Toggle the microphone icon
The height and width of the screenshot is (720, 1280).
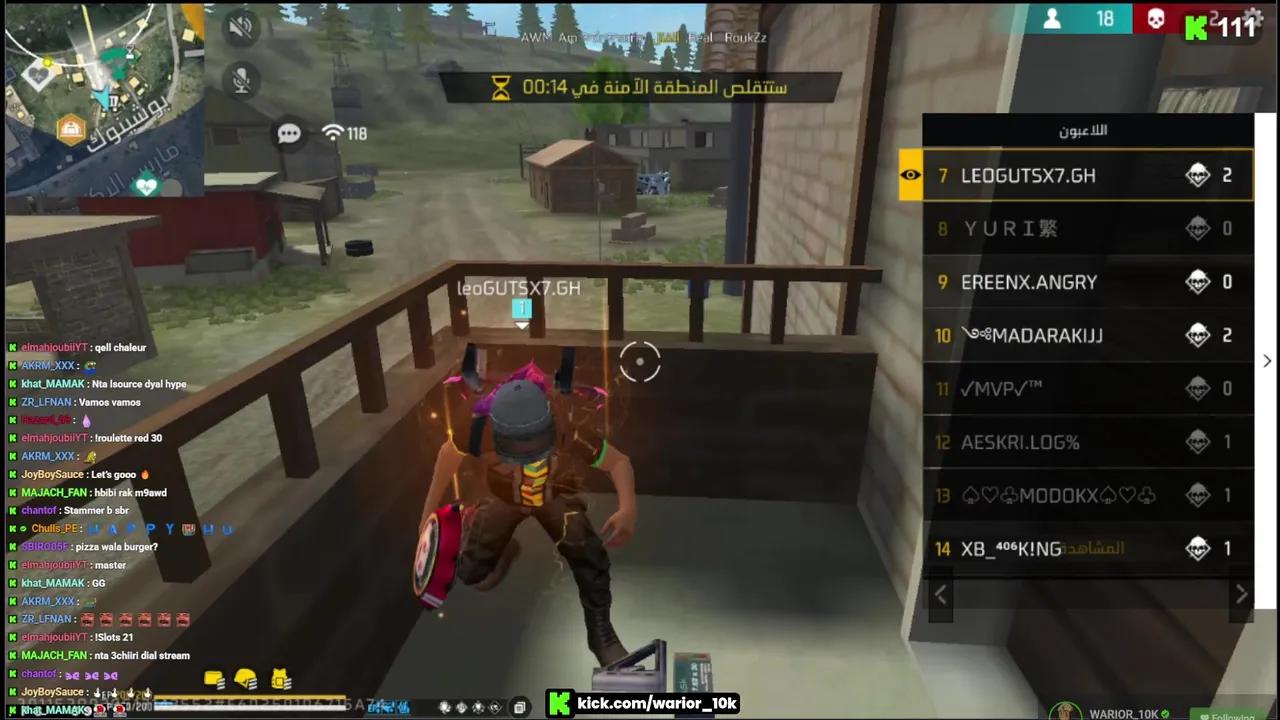(241, 81)
